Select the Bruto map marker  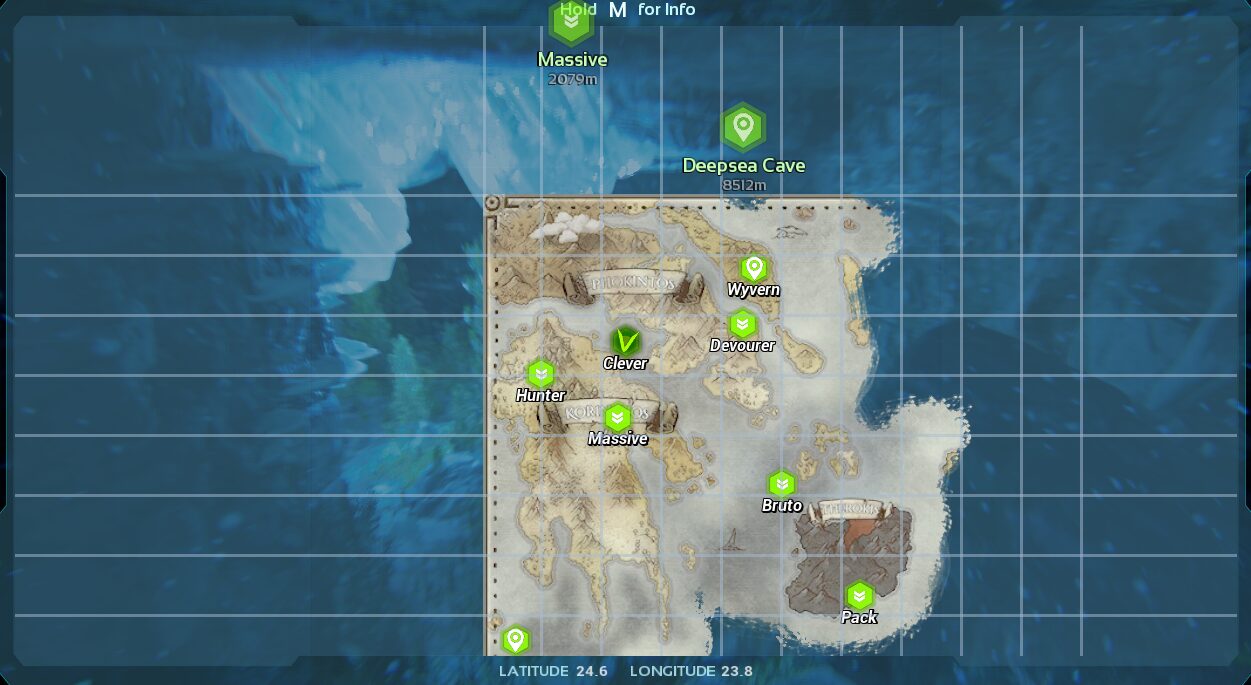click(781, 484)
